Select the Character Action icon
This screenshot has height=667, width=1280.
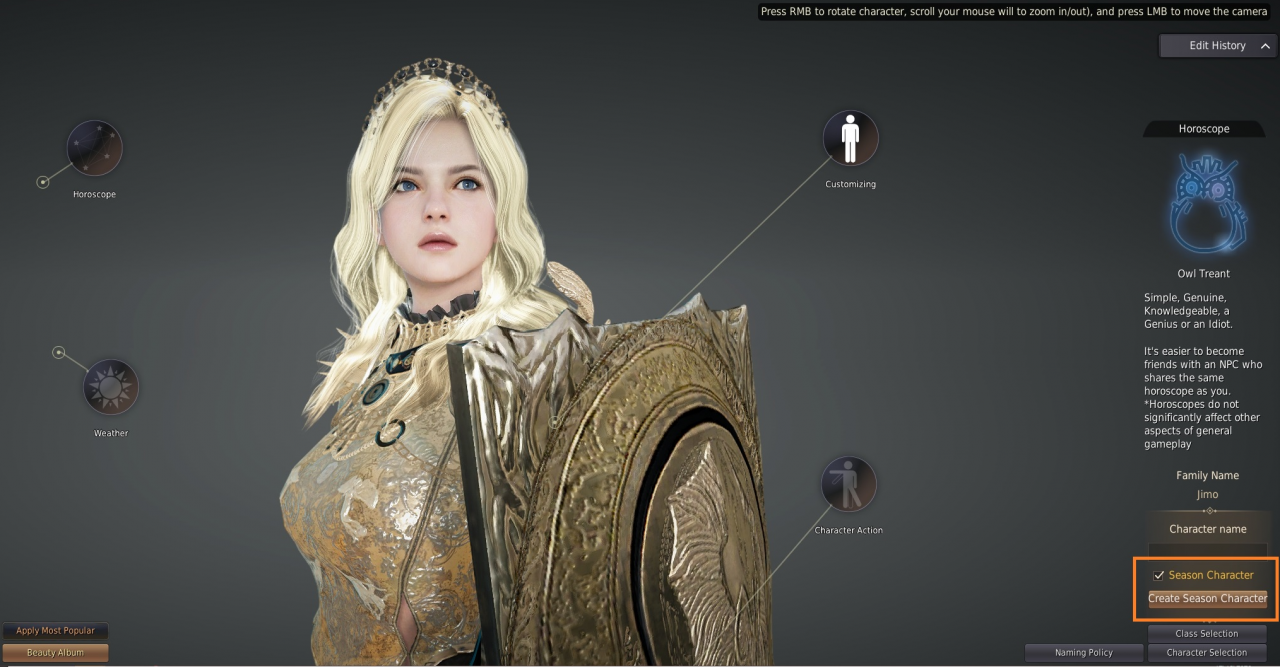(848, 485)
